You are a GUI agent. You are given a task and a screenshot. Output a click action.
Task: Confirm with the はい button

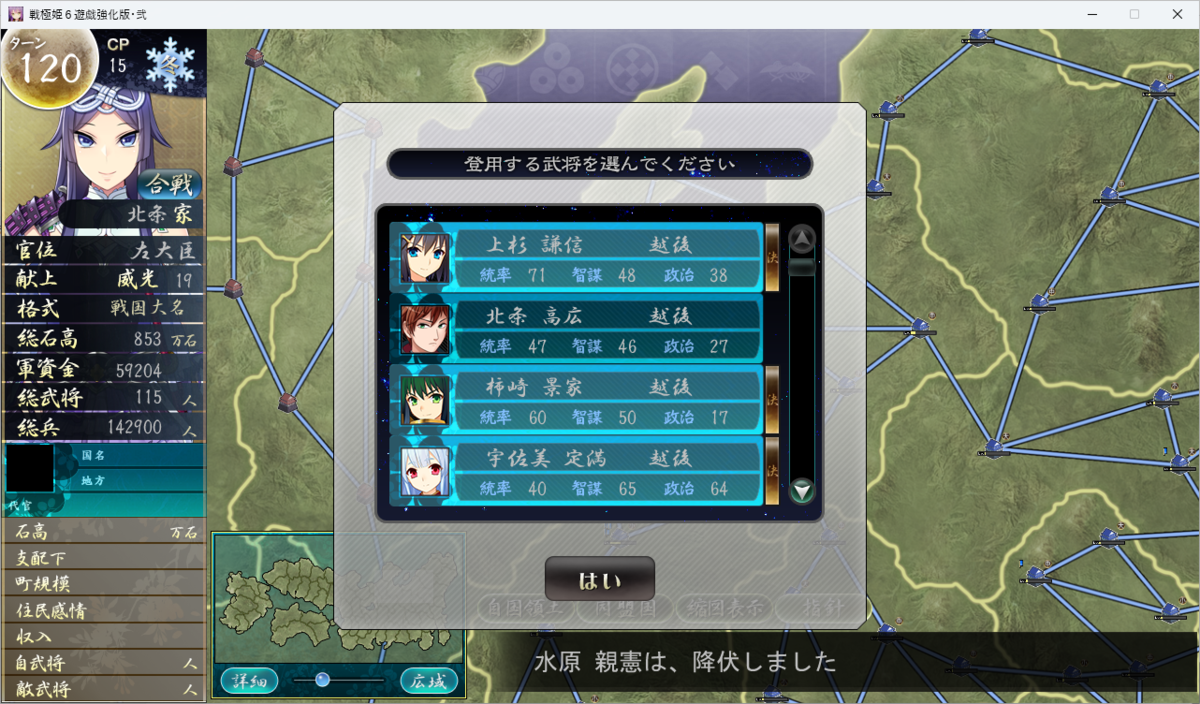point(599,579)
